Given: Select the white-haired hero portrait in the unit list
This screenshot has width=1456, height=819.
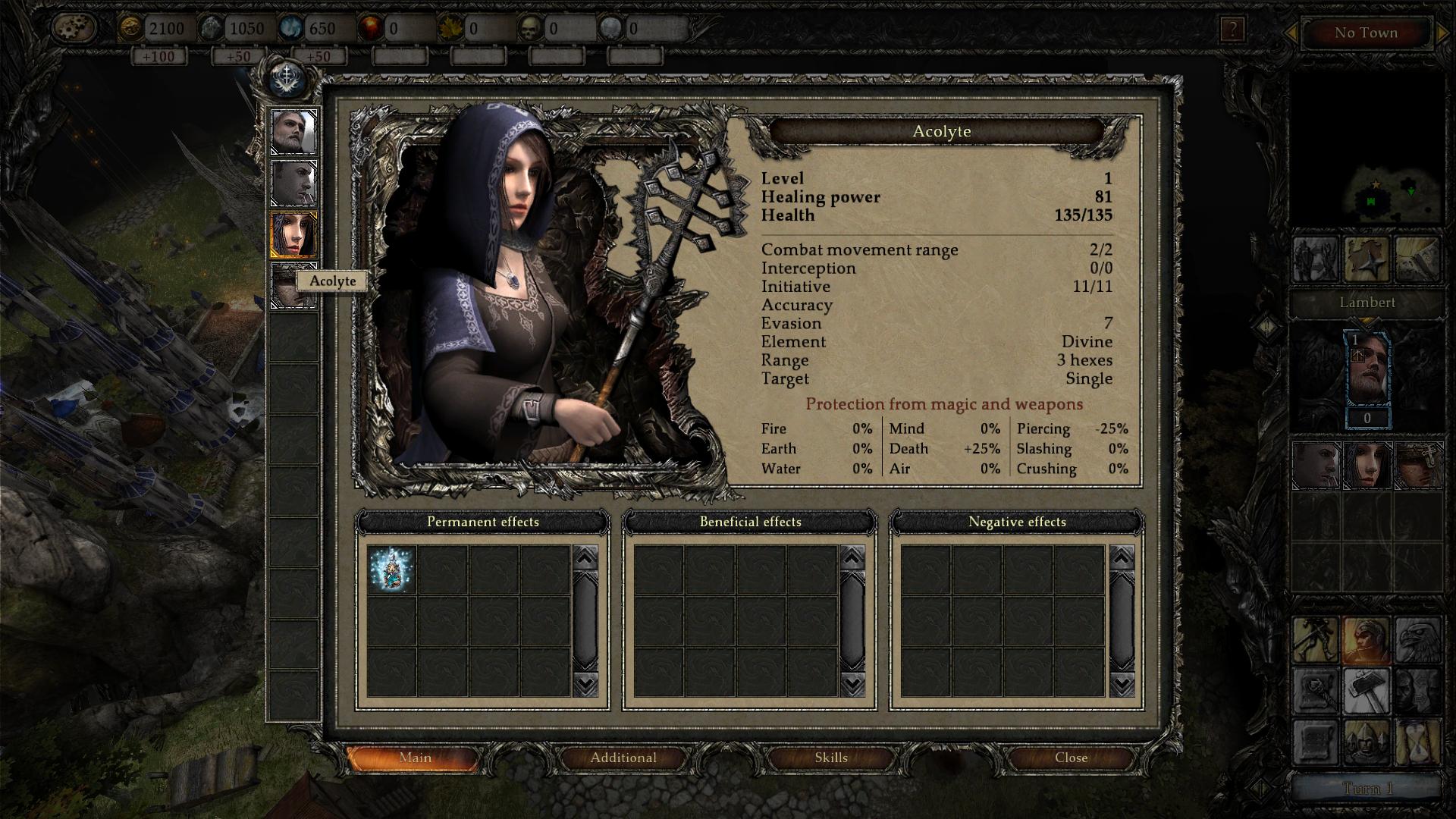Looking at the screenshot, I should click(293, 132).
